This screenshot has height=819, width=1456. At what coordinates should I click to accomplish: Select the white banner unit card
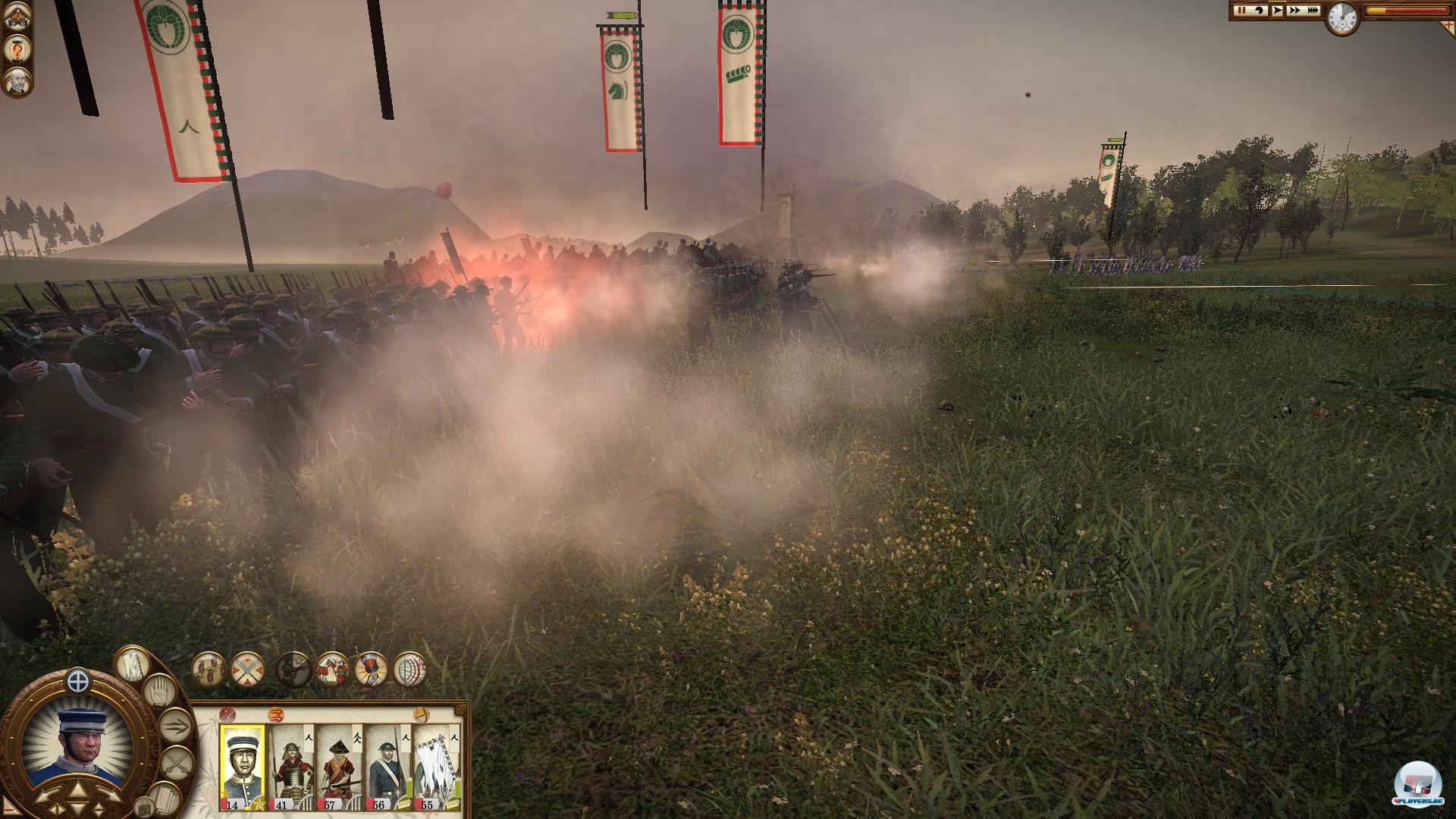[437, 766]
